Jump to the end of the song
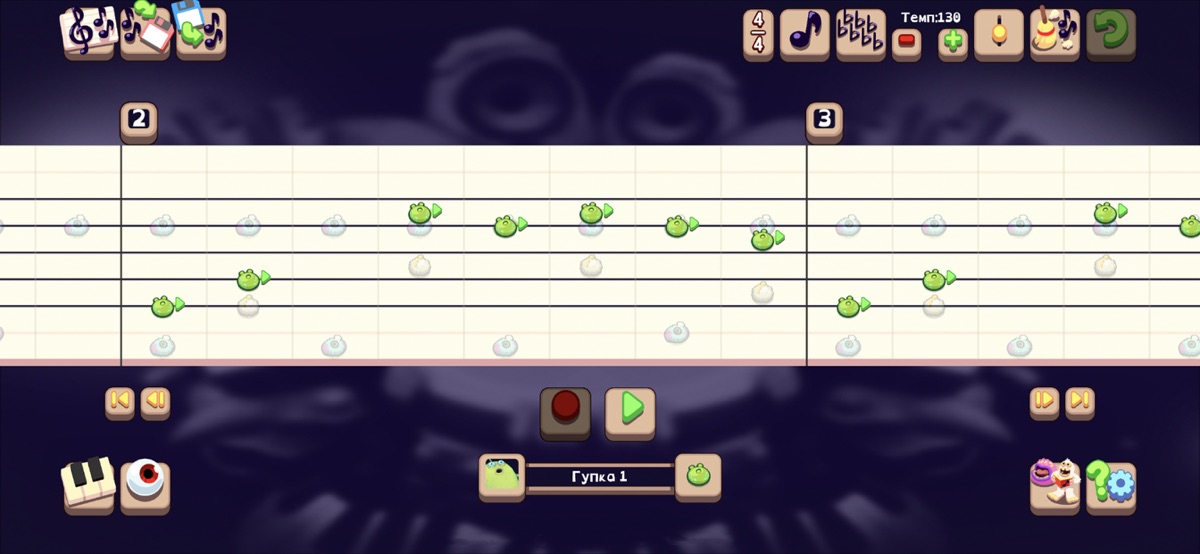This screenshot has height=554, width=1200. [1080, 402]
